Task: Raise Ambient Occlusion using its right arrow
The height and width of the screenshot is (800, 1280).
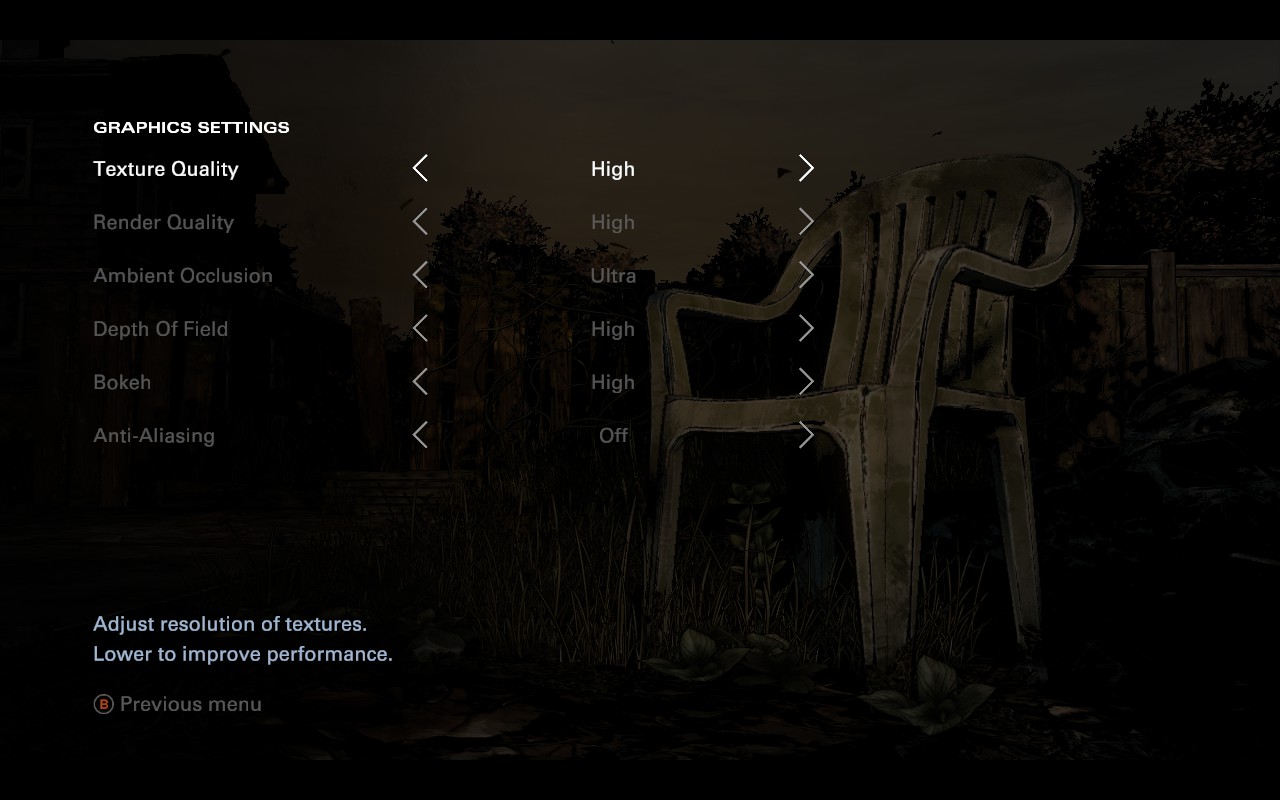Action: tap(806, 275)
